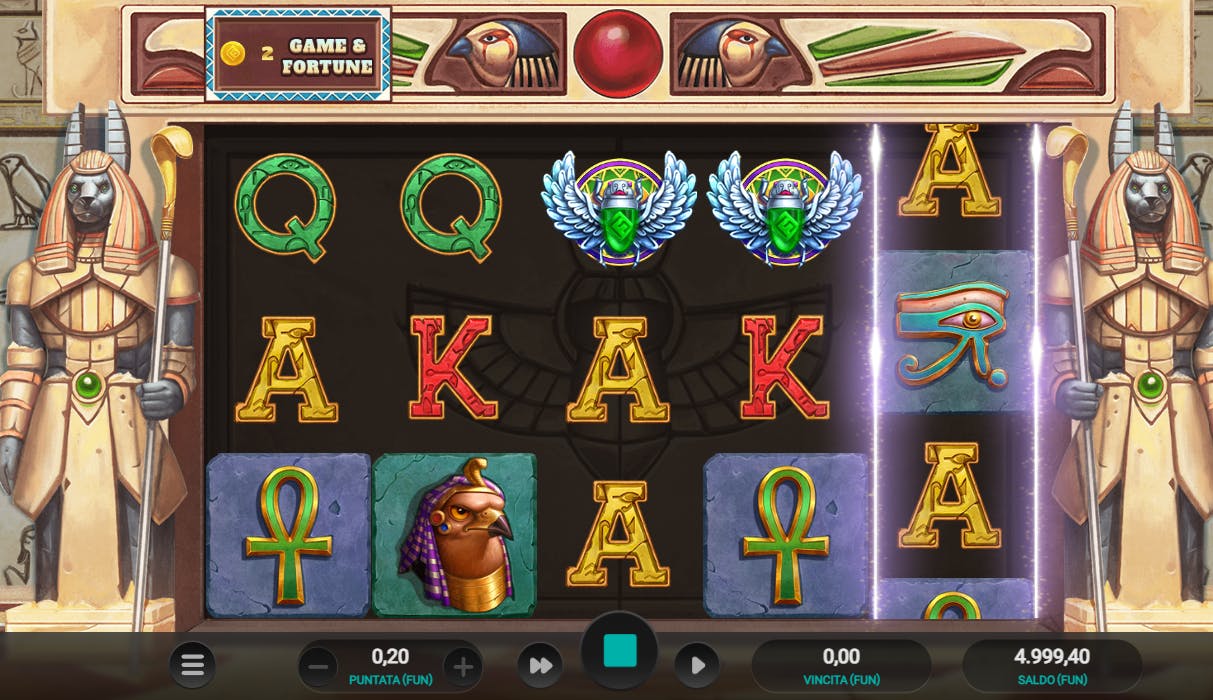
Task: Start autoplay with the play arrow button
Action: click(697, 666)
